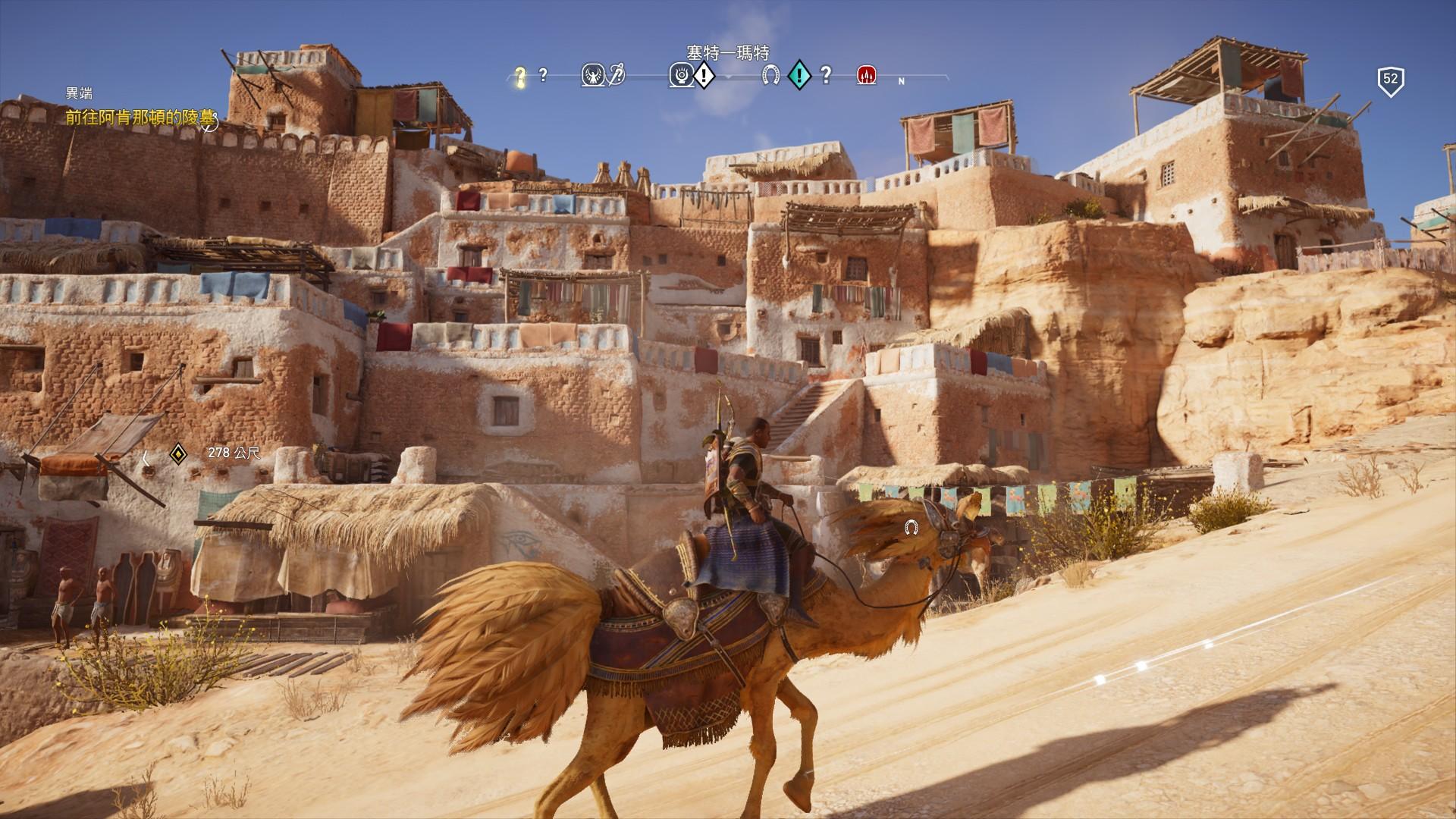The width and height of the screenshot is (1456, 819).
Task: Select the red arrows enemy camp icon
Action: [867, 75]
